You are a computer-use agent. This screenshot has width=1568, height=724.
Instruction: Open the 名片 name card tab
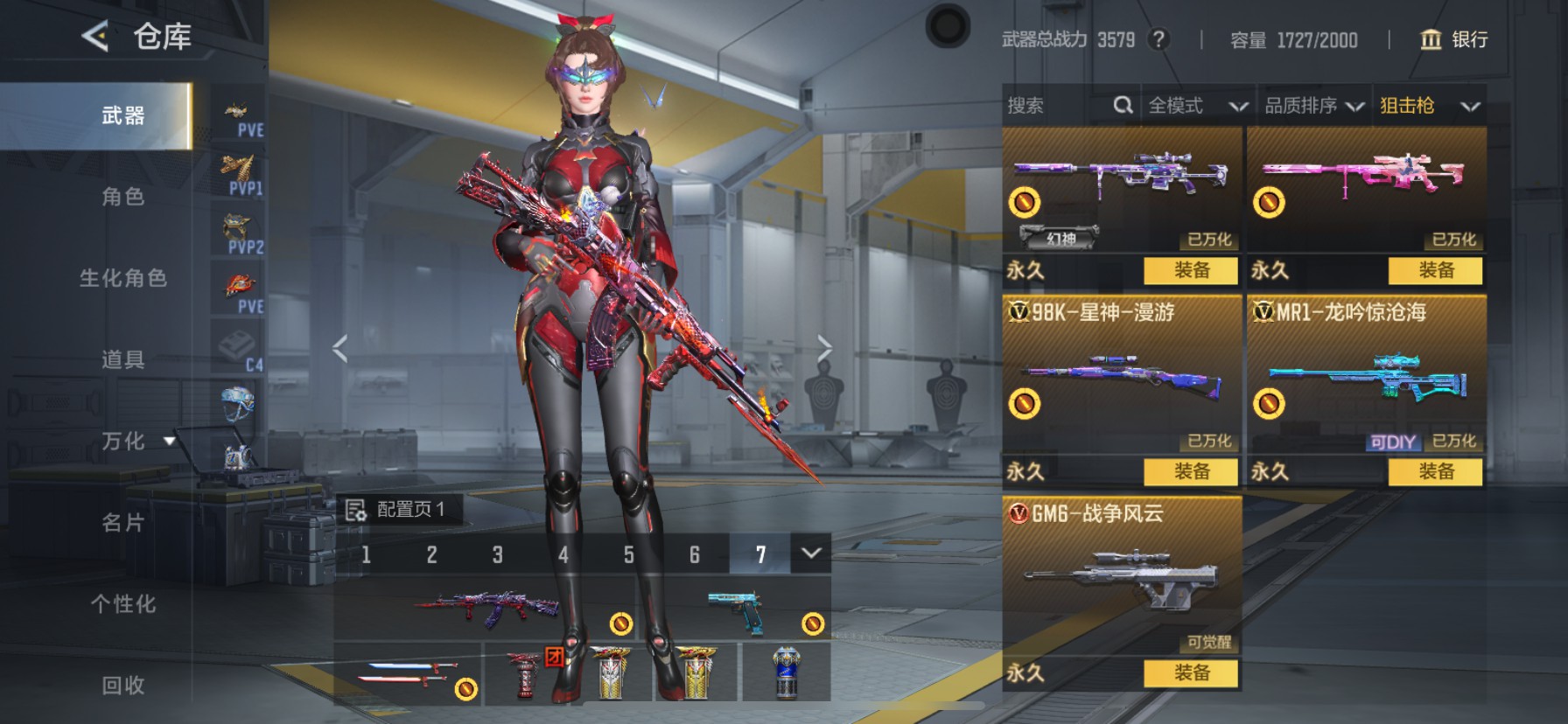click(x=122, y=523)
